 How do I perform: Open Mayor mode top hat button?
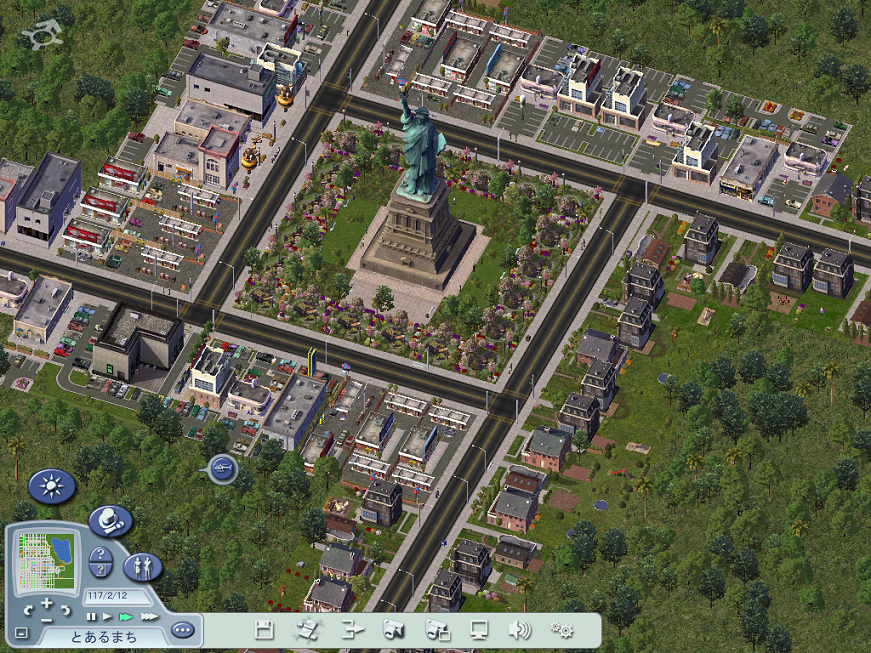[110, 521]
